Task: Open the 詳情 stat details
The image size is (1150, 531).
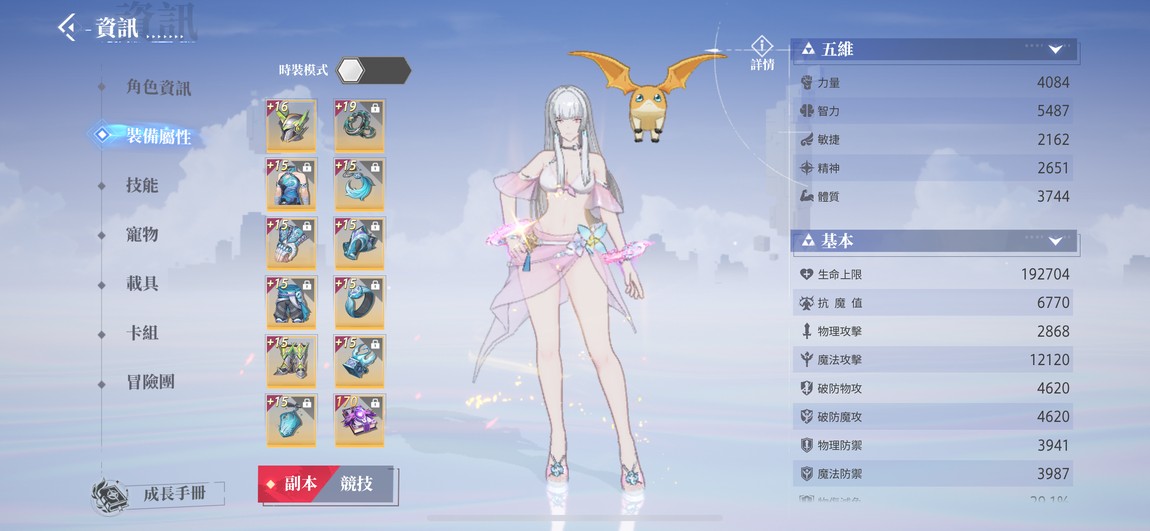Action: pos(762,52)
